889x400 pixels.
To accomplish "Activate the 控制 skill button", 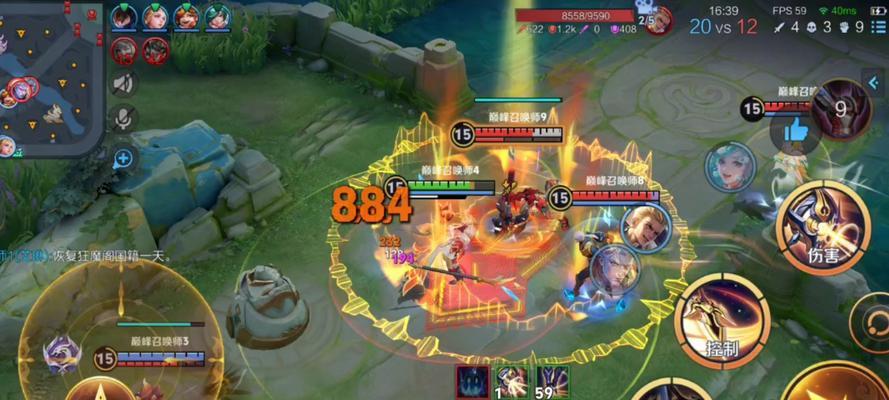I will point(721,320).
